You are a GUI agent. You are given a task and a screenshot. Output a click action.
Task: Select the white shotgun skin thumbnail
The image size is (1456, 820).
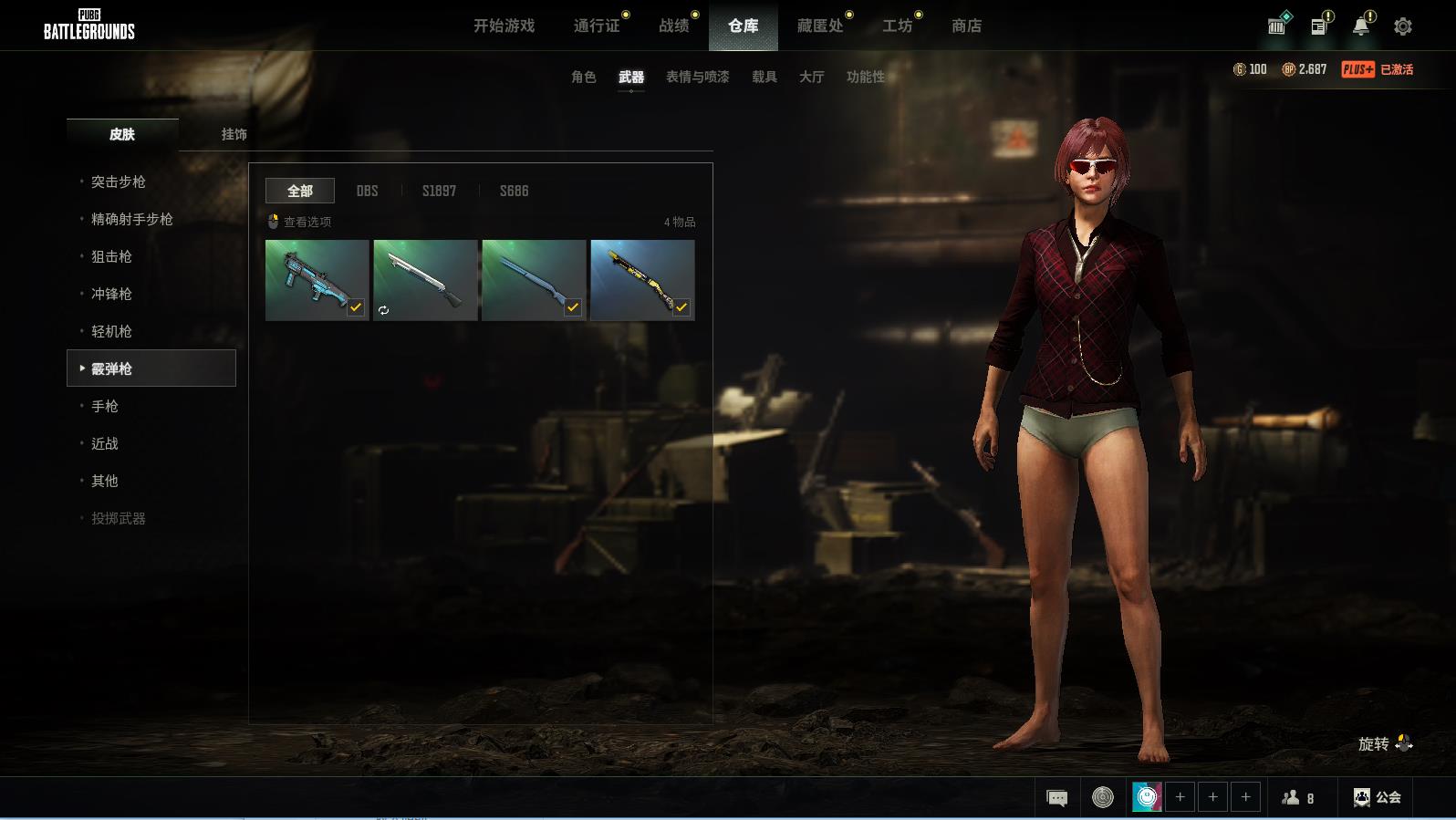pos(425,279)
